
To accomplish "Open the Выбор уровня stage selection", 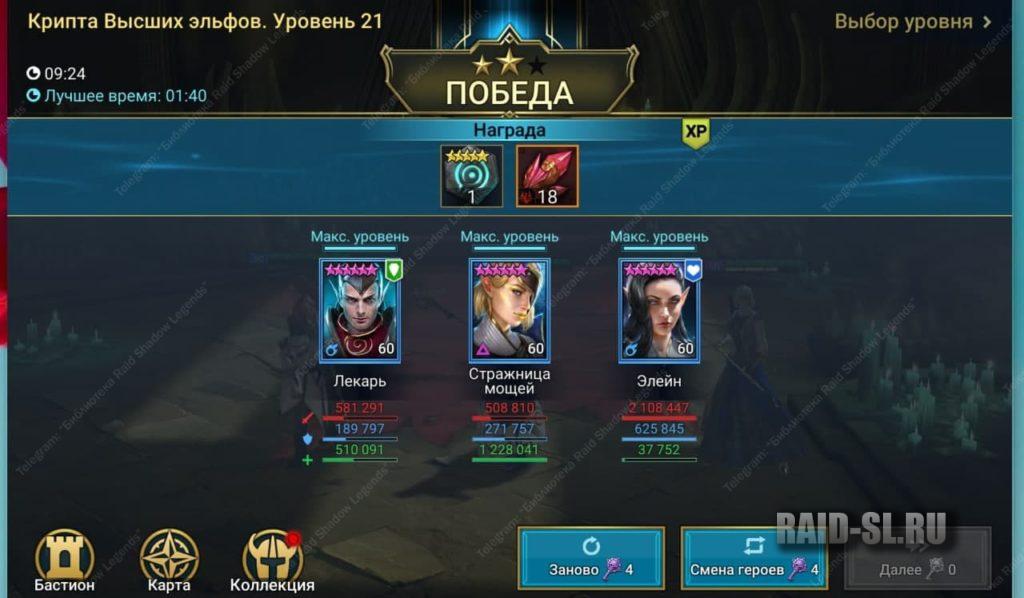I will pos(912,22).
